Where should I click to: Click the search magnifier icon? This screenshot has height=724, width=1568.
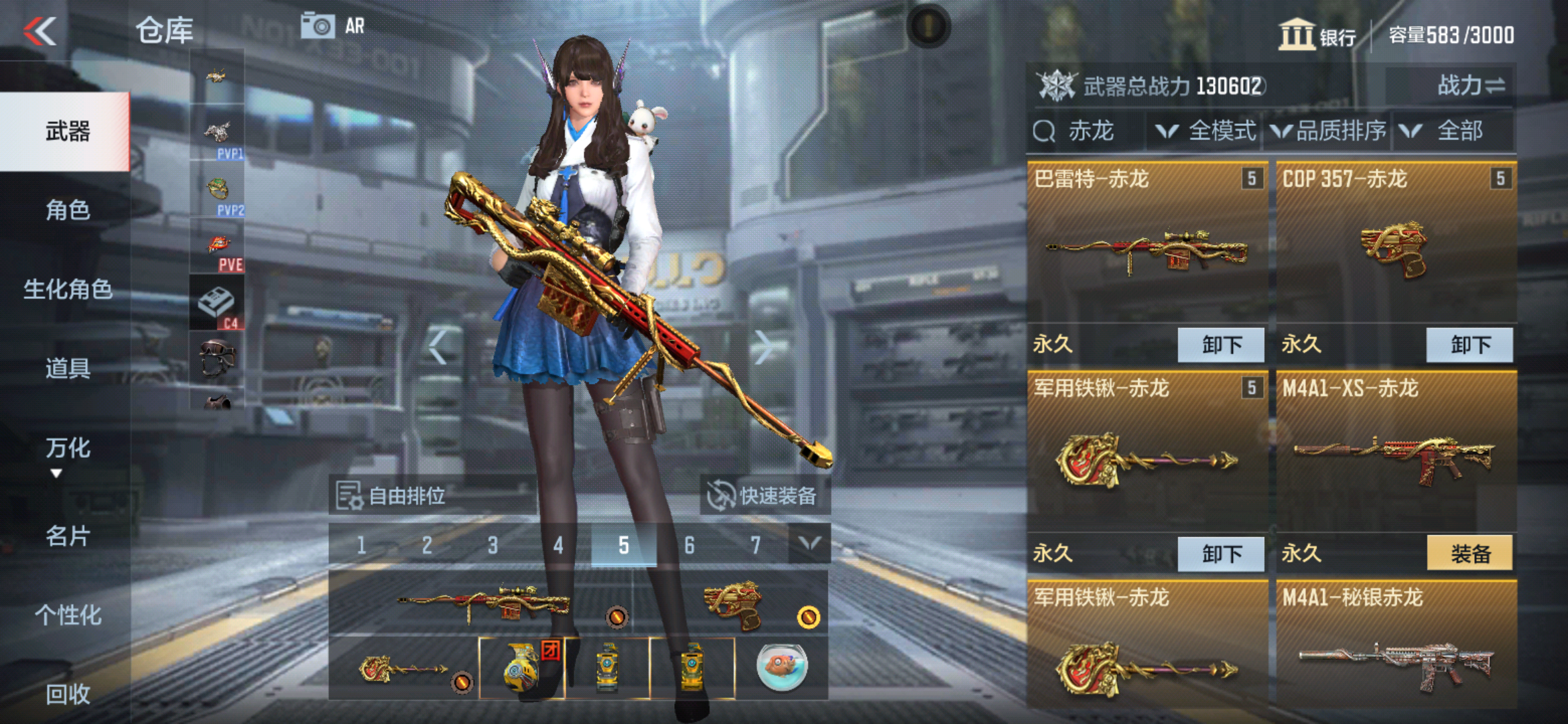1046,131
